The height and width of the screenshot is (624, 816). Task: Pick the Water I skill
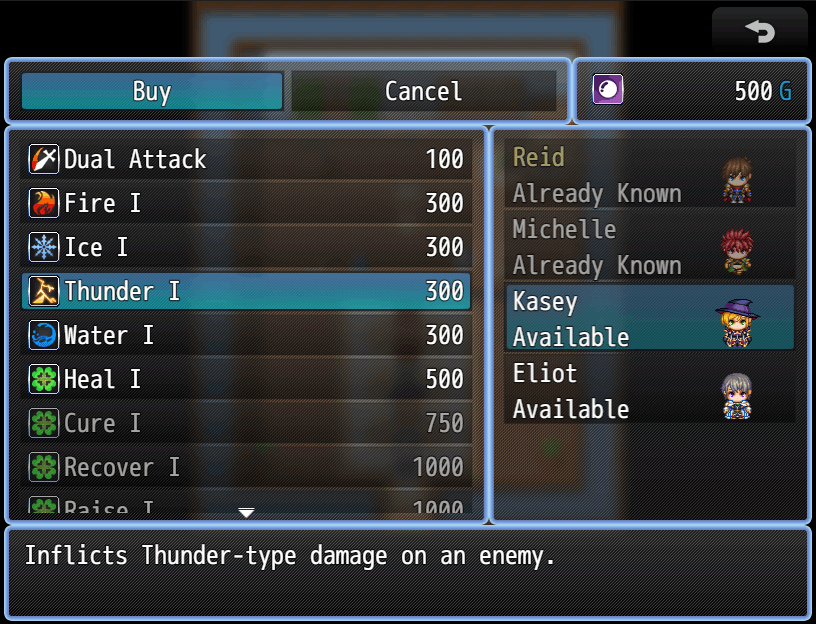coord(246,335)
